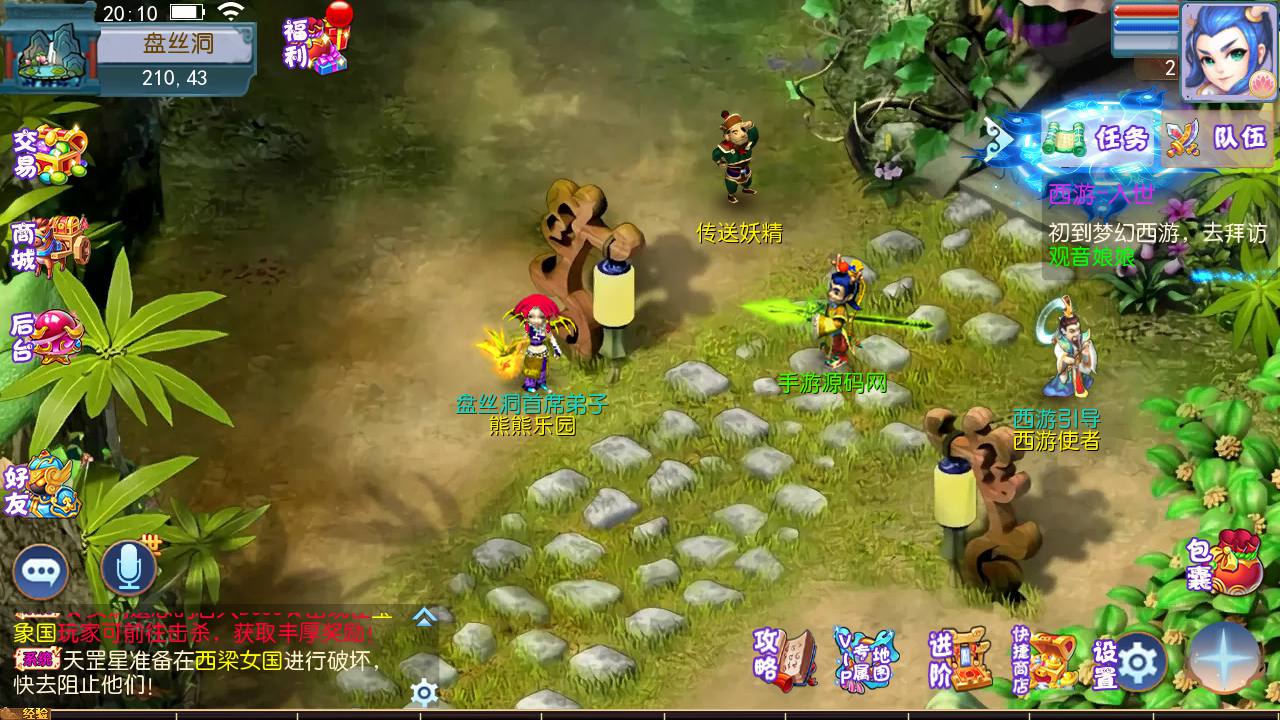Activate the microphone voice button

128,569
